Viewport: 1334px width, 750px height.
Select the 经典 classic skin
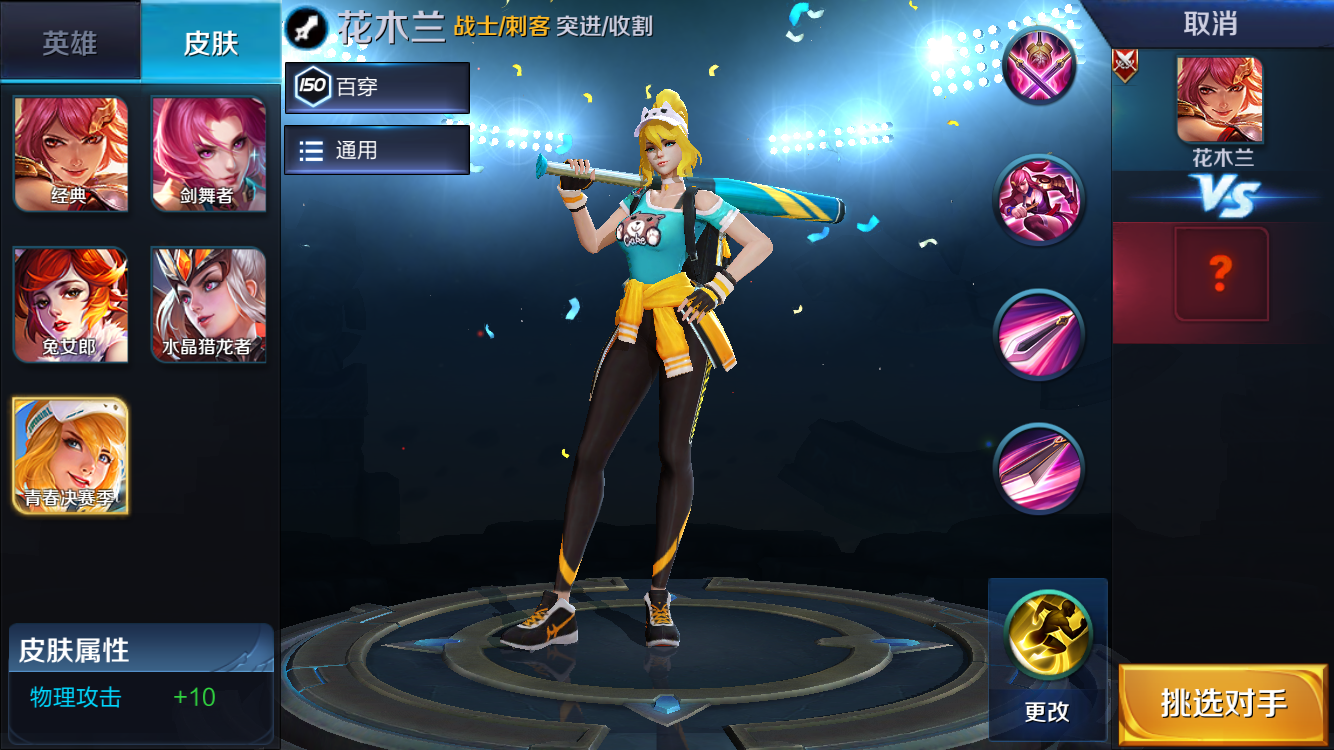(70, 155)
